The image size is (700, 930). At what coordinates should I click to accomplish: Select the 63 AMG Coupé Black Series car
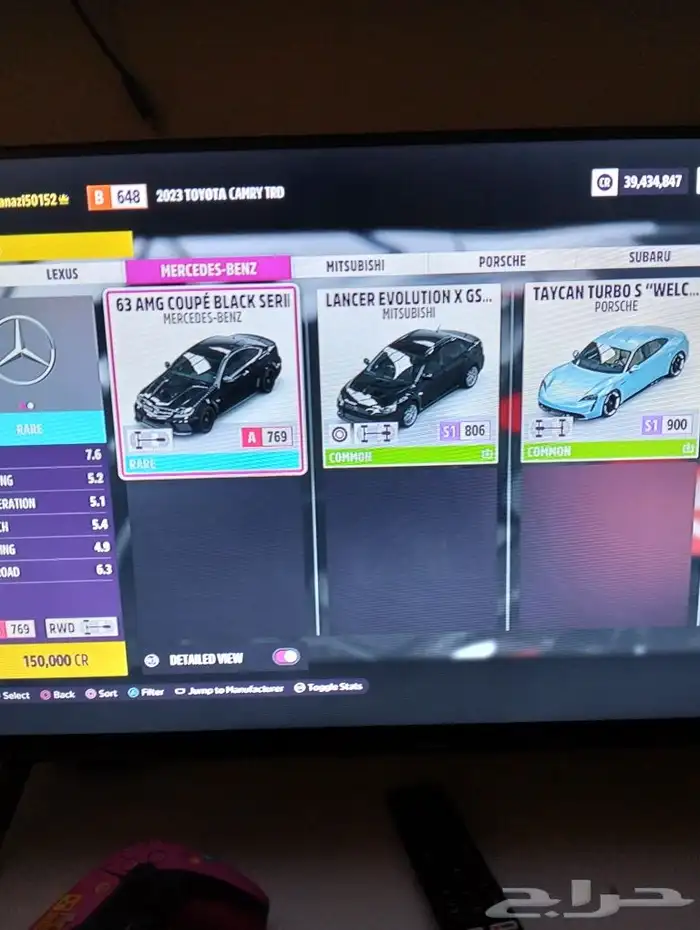(x=206, y=380)
